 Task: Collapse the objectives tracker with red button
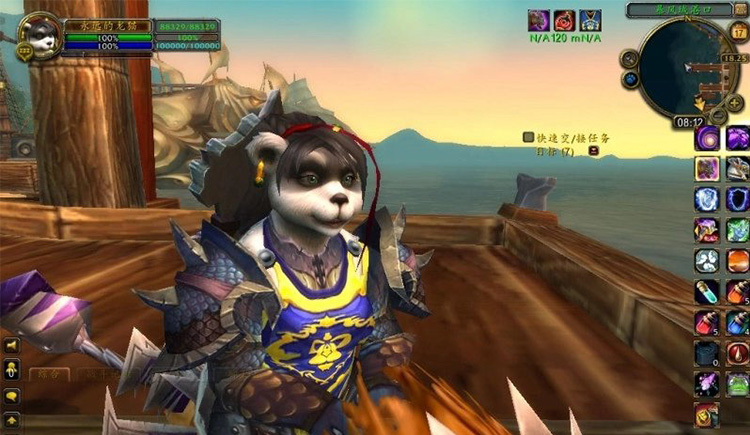(594, 151)
